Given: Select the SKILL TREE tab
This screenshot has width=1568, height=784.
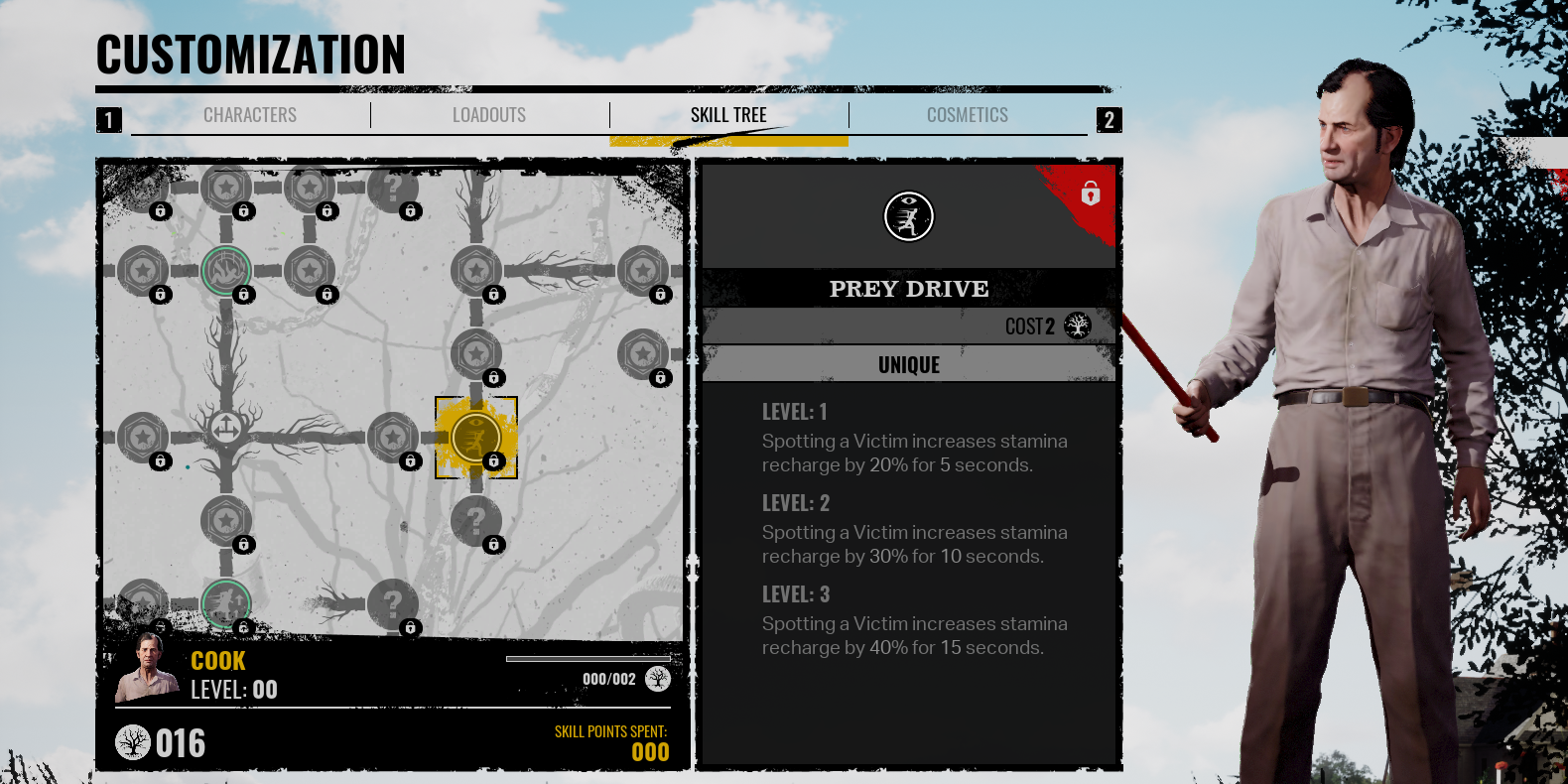Looking at the screenshot, I should (x=728, y=114).
